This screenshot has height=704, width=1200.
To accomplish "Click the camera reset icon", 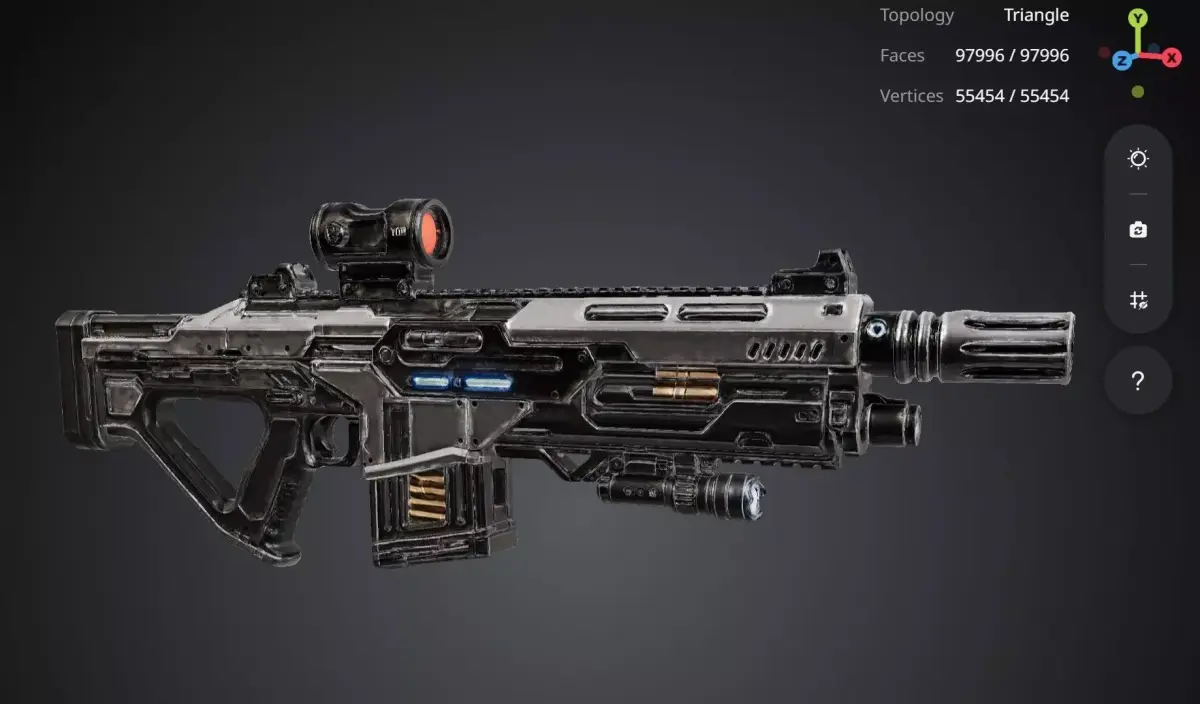I will pyautogui.click(x=1138, y=230).
